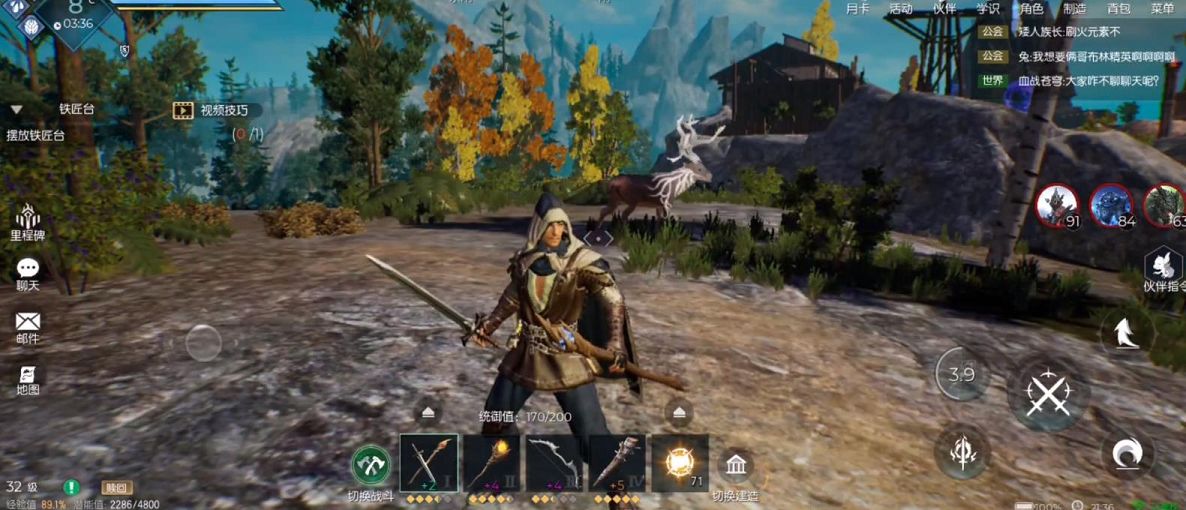Open the 地图 map

[x=28, y=380]
